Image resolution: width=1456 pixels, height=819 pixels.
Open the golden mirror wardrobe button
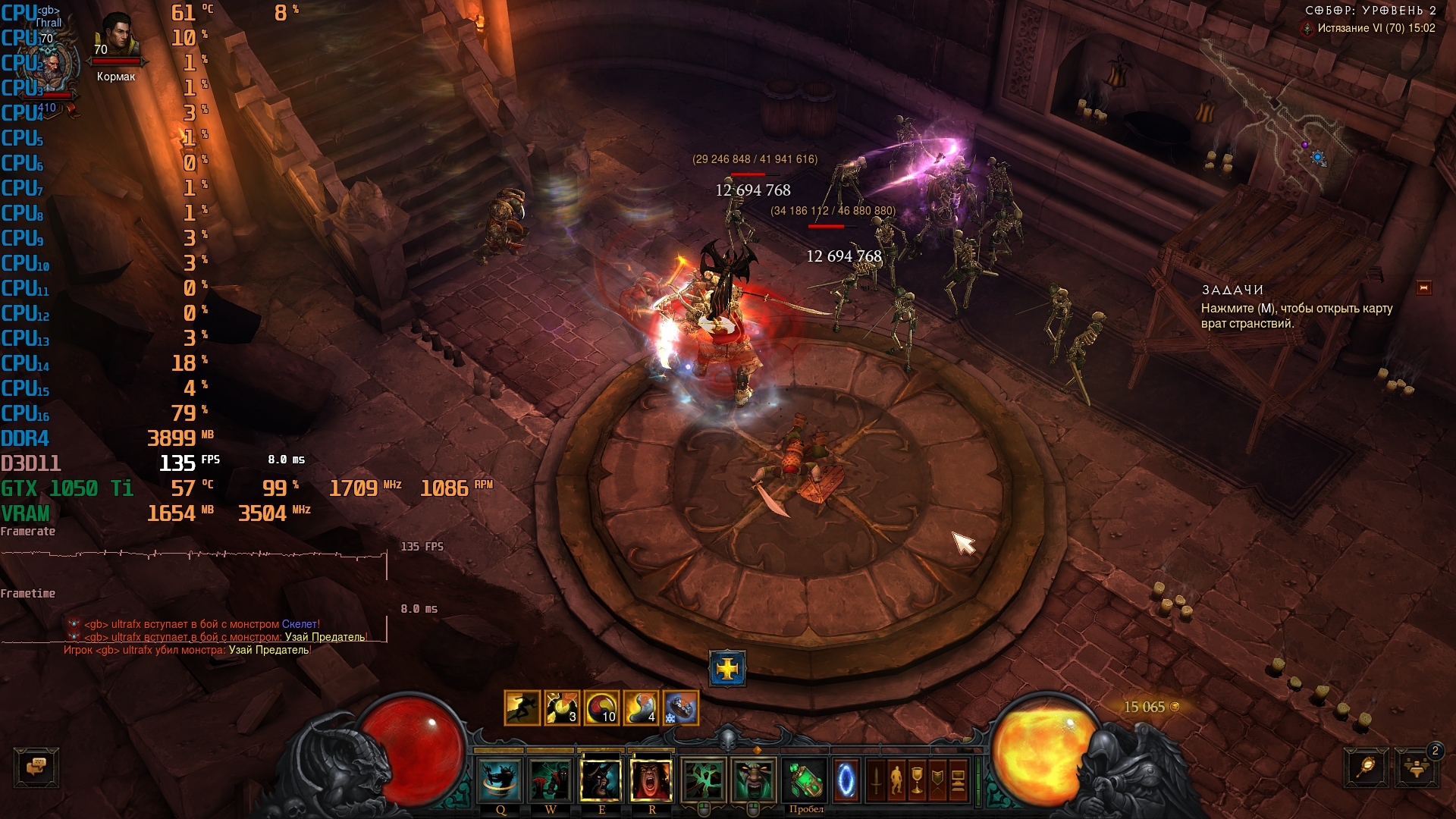[1367, 767]
